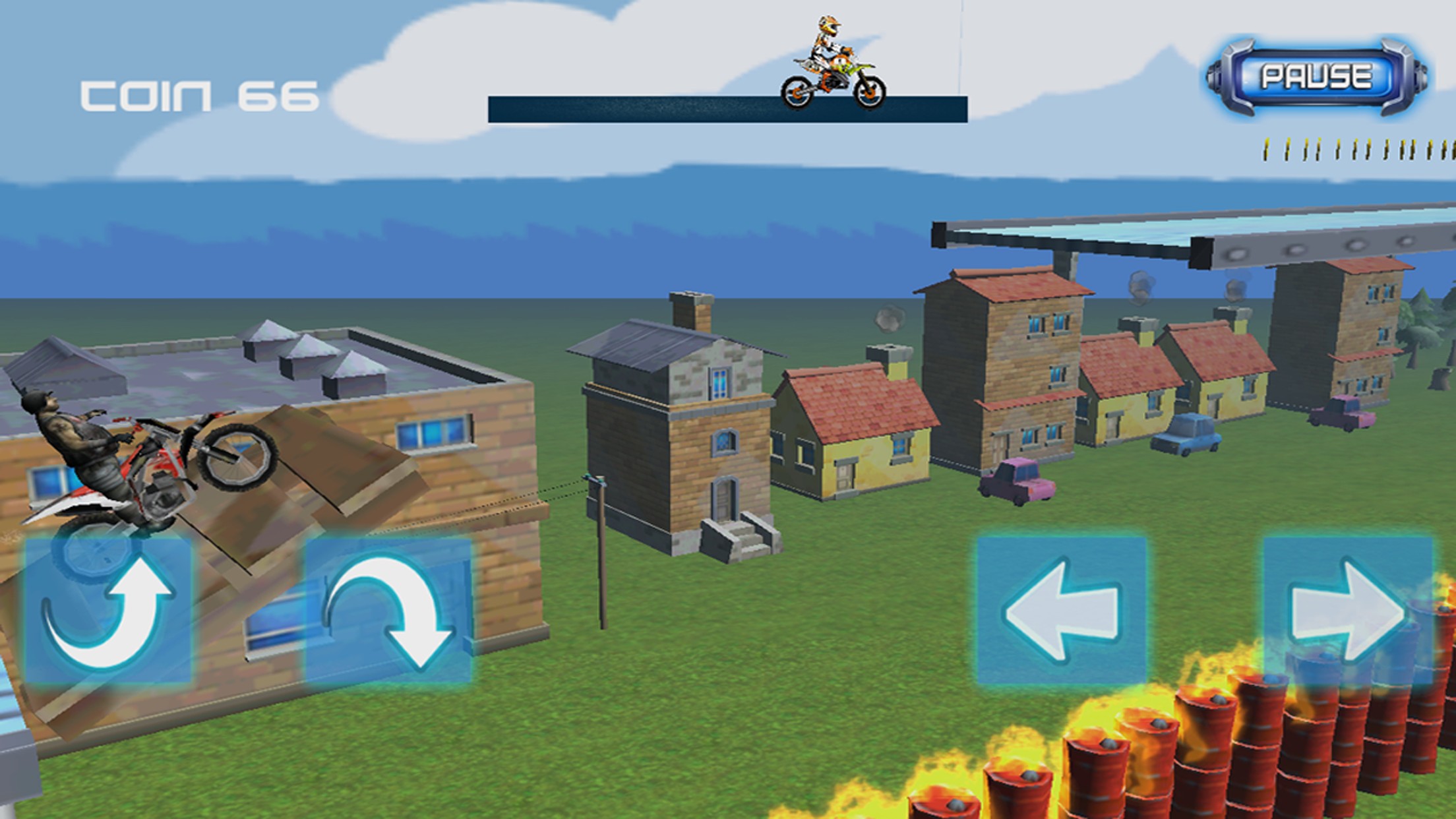The width and height of the screenshot is (1456, 819).
Task: Tap the clockwise tilt-forward arrow button
Action: coord(388,610)
